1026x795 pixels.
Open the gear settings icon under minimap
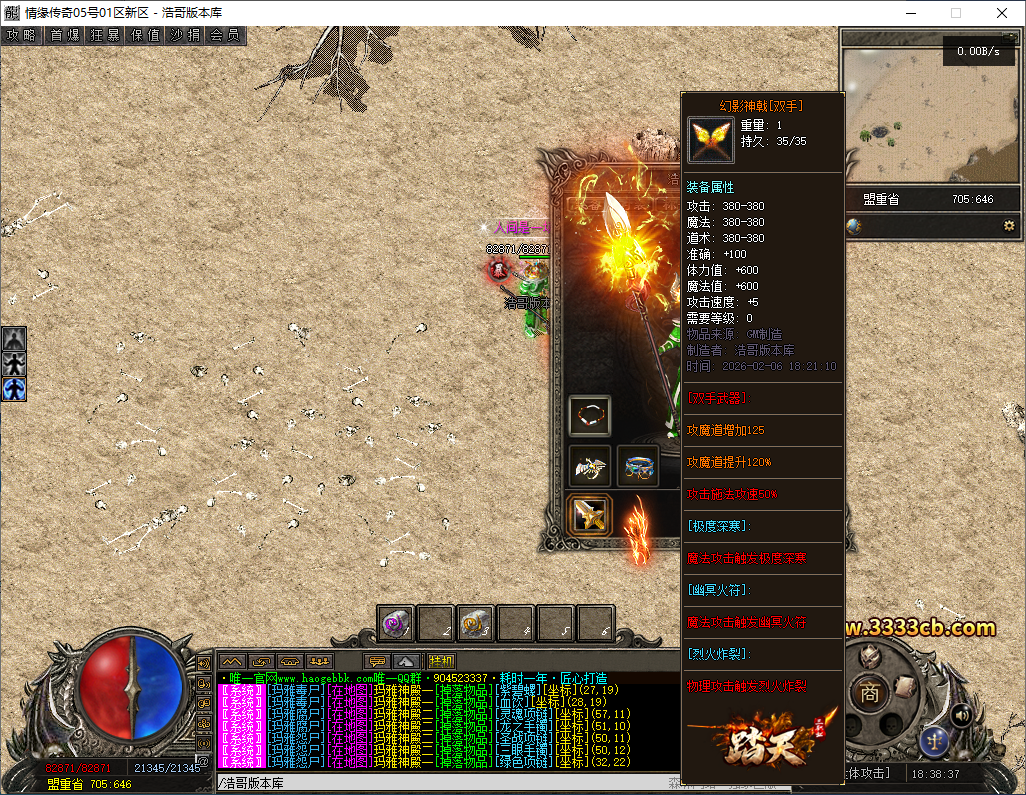coord(1009,226)
